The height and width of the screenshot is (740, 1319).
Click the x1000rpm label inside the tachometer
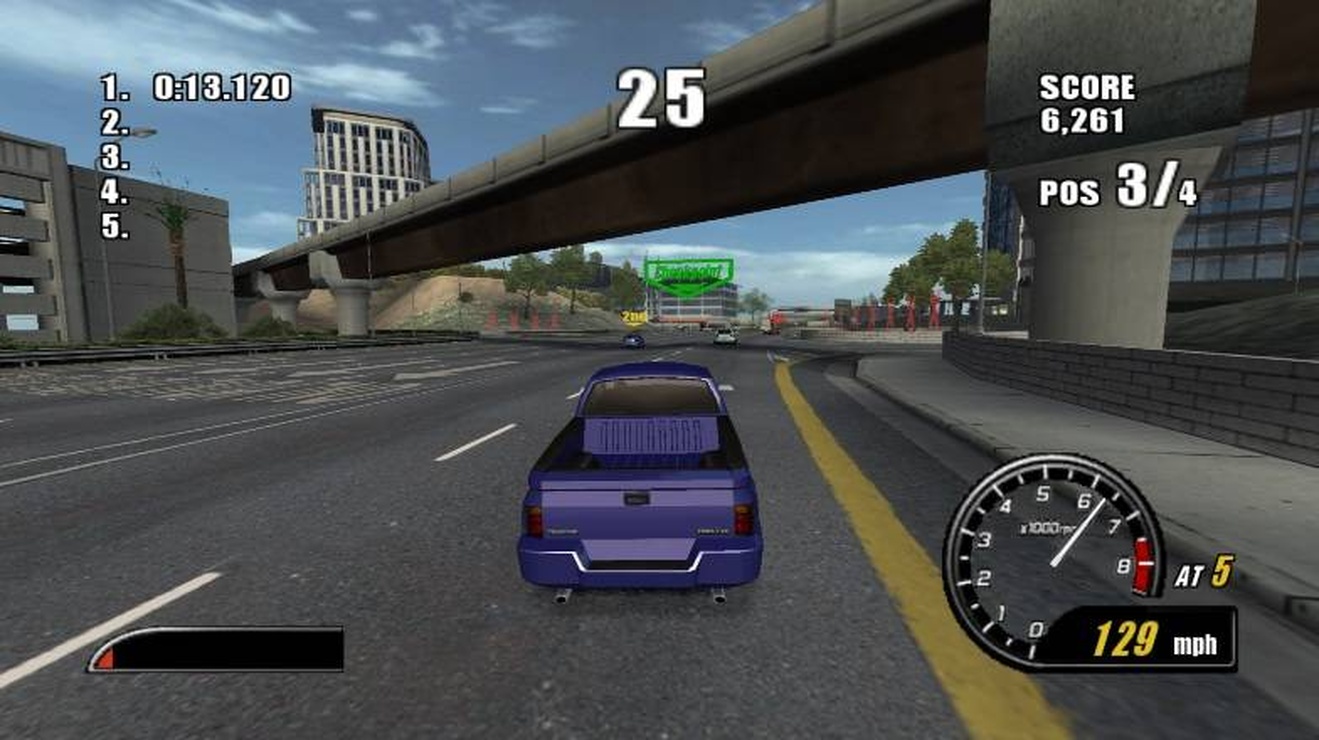[1046, 526]
